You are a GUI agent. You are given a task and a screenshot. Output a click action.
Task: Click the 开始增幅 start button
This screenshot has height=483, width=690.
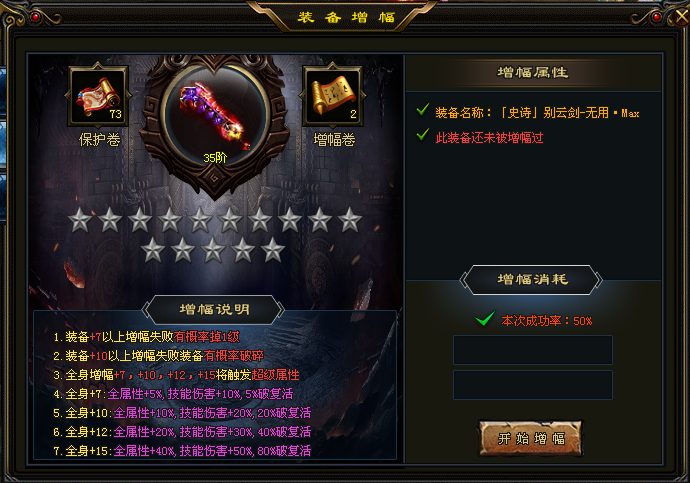pyautogui.click(x=530, y=438)
